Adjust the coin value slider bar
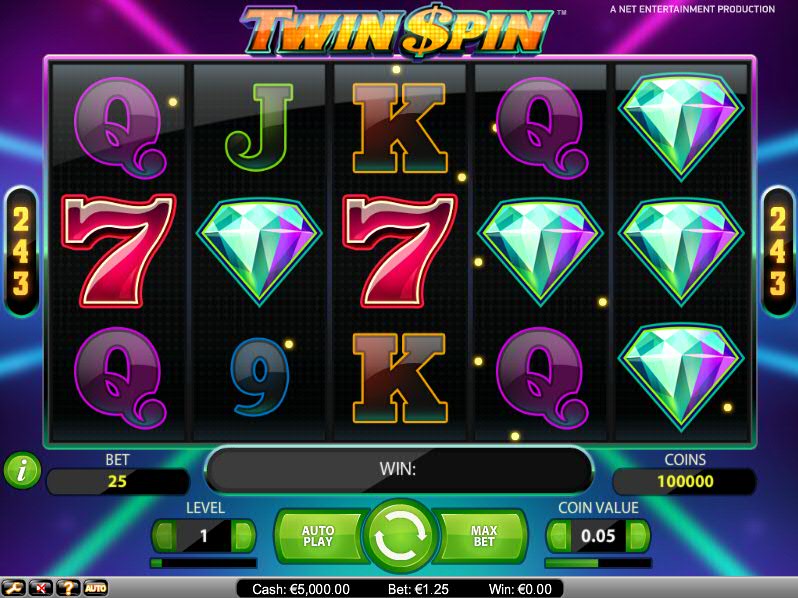 click(x=597, y=563)
